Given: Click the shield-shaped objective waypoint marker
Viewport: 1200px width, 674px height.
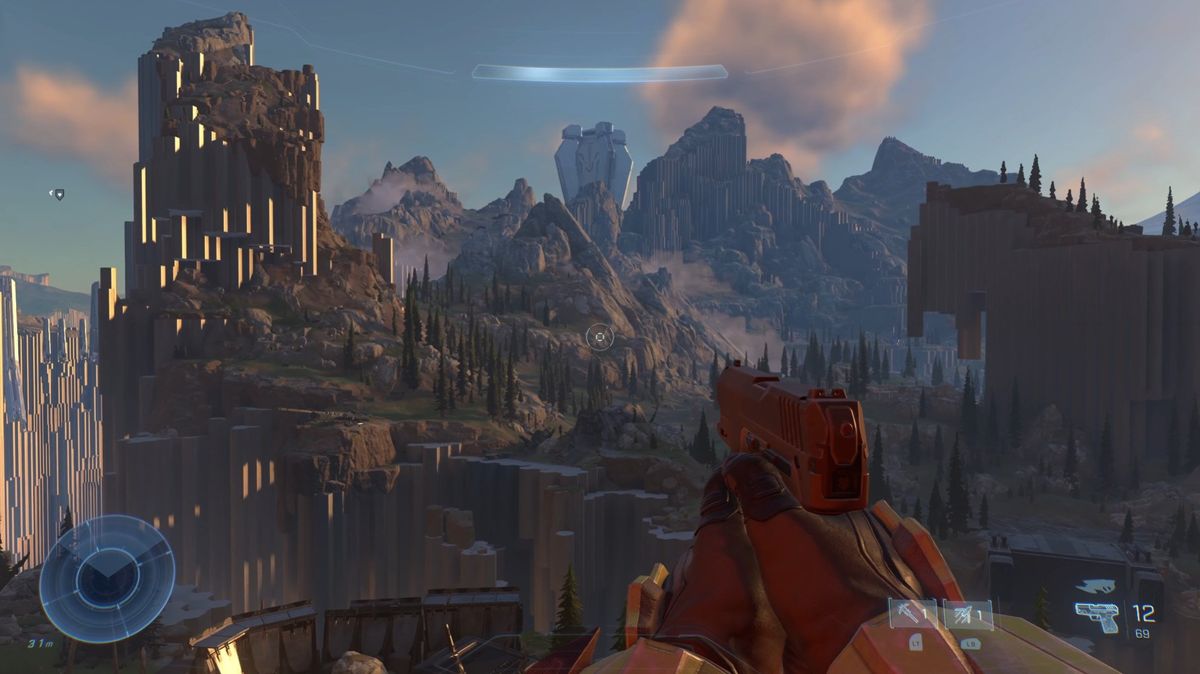Looking at the screenshot, I should pos(57,194).
